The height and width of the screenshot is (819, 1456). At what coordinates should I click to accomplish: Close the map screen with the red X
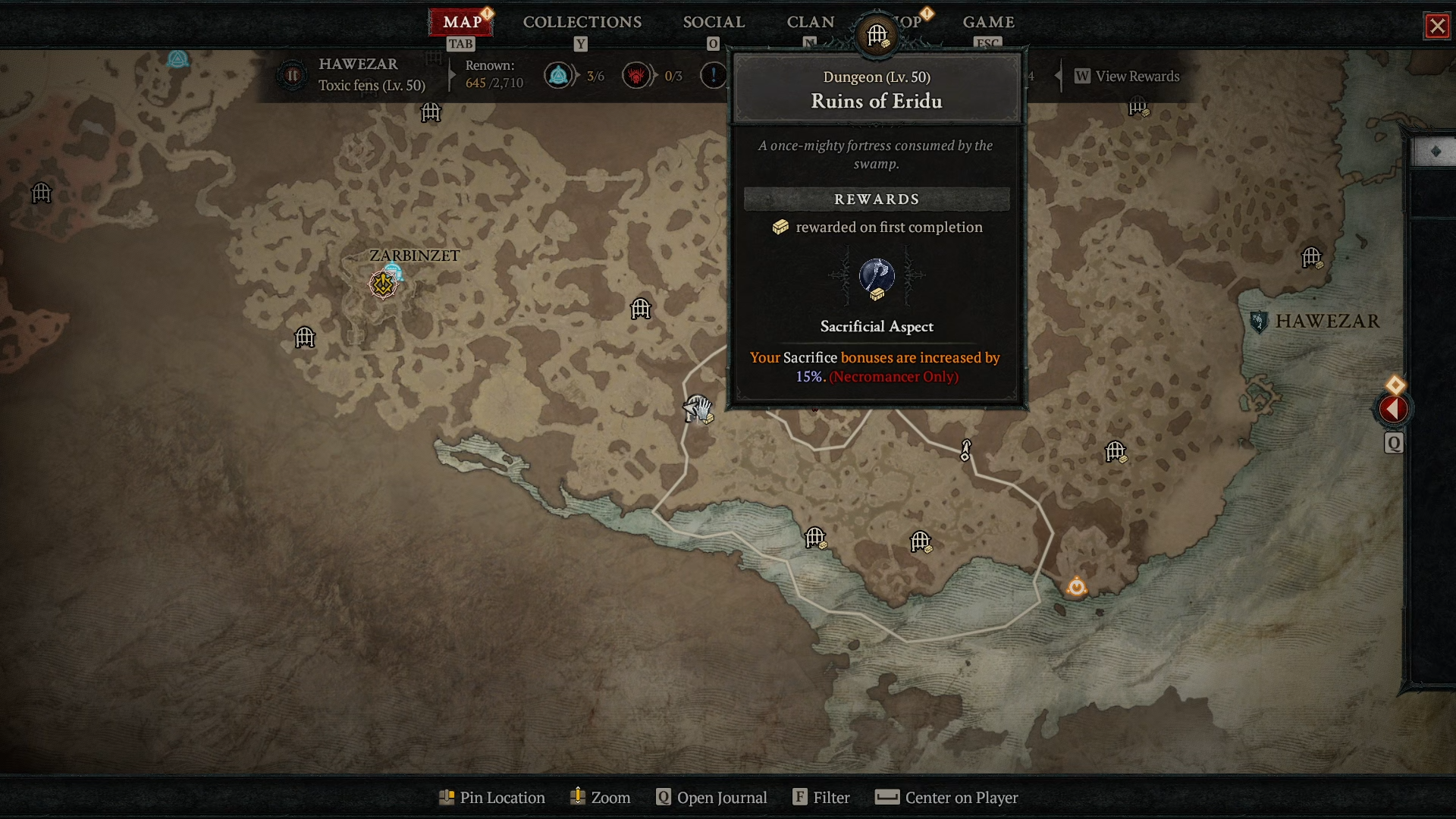[x=1437, y=27]
